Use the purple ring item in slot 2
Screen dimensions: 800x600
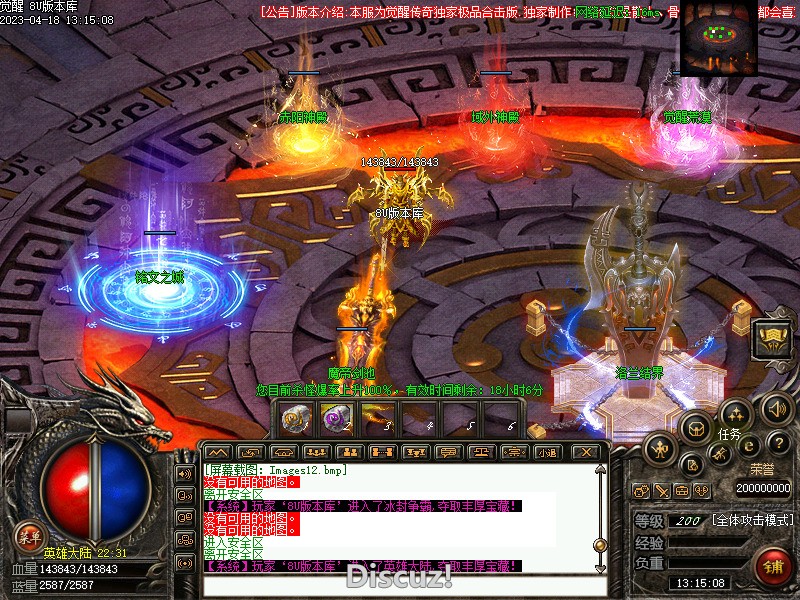[335, 418]
